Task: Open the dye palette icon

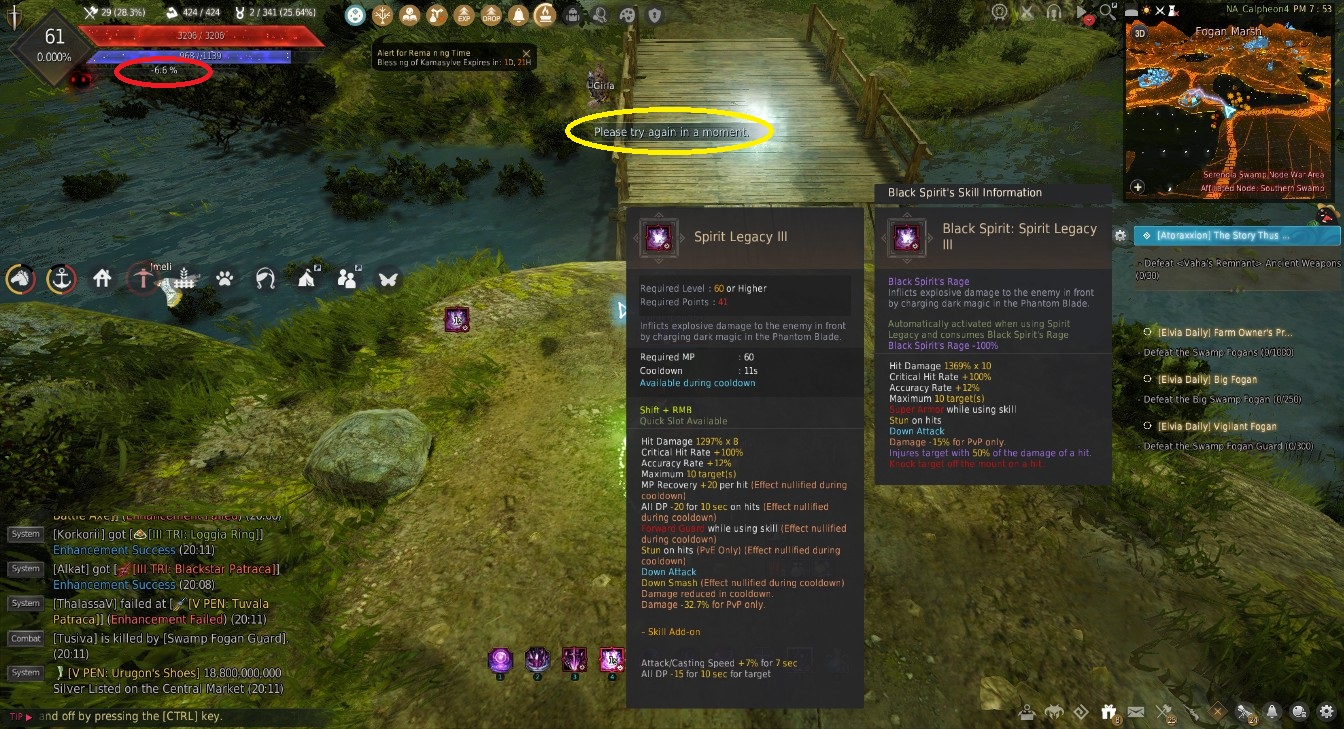Action: tap(626, 15)
